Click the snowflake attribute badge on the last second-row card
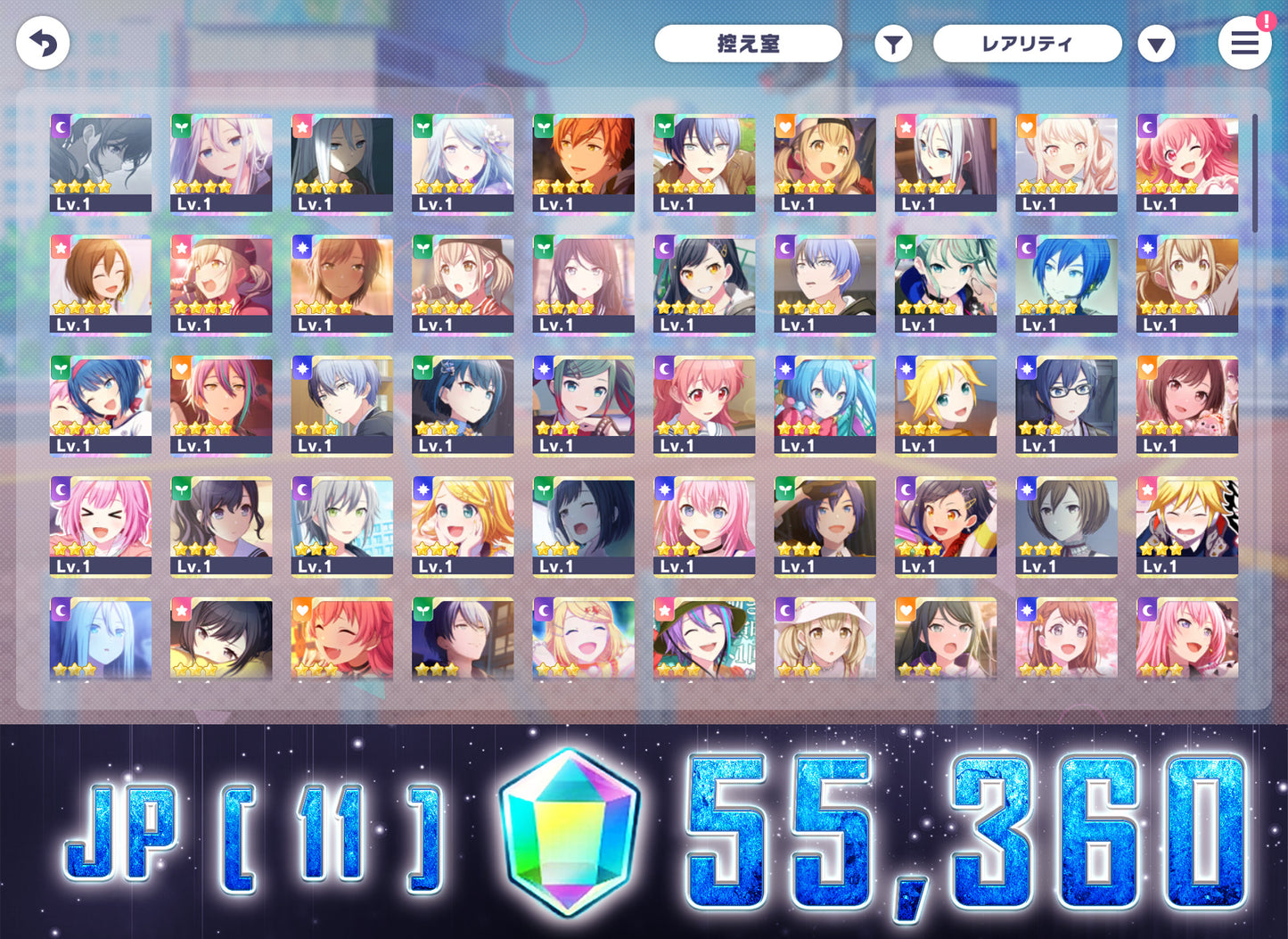This screenshot has width=1288, height=939. [x=1147, y=248]
